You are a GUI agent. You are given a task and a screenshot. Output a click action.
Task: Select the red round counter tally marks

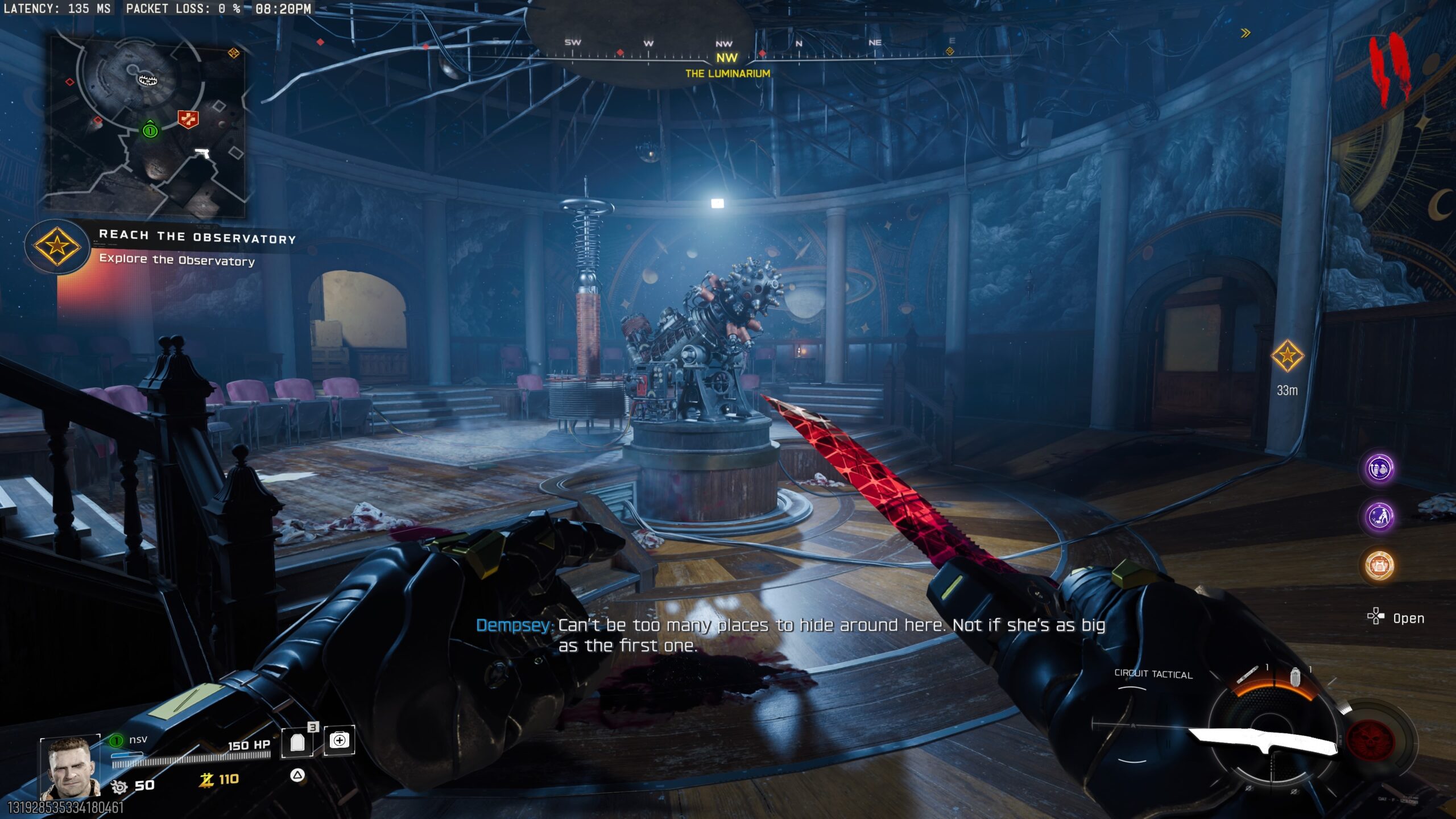(x=1389, y=68)
